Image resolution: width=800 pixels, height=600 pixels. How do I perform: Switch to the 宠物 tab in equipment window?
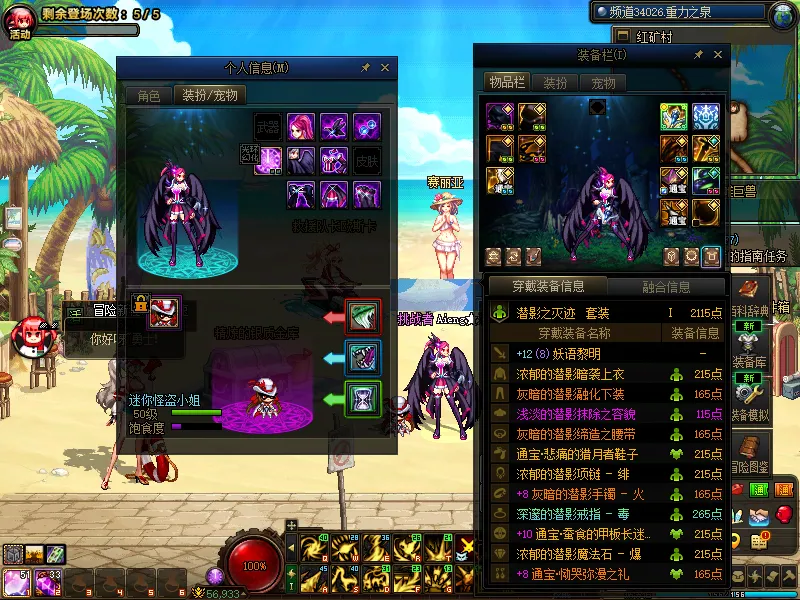603,83
